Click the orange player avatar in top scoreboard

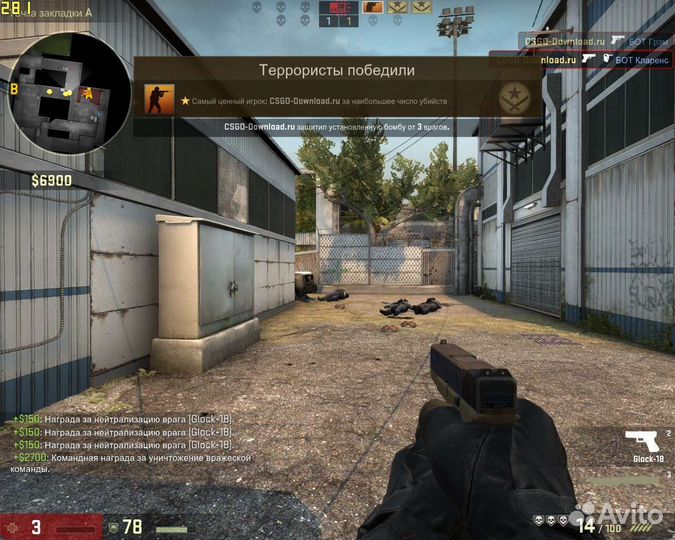click(372, 7)
